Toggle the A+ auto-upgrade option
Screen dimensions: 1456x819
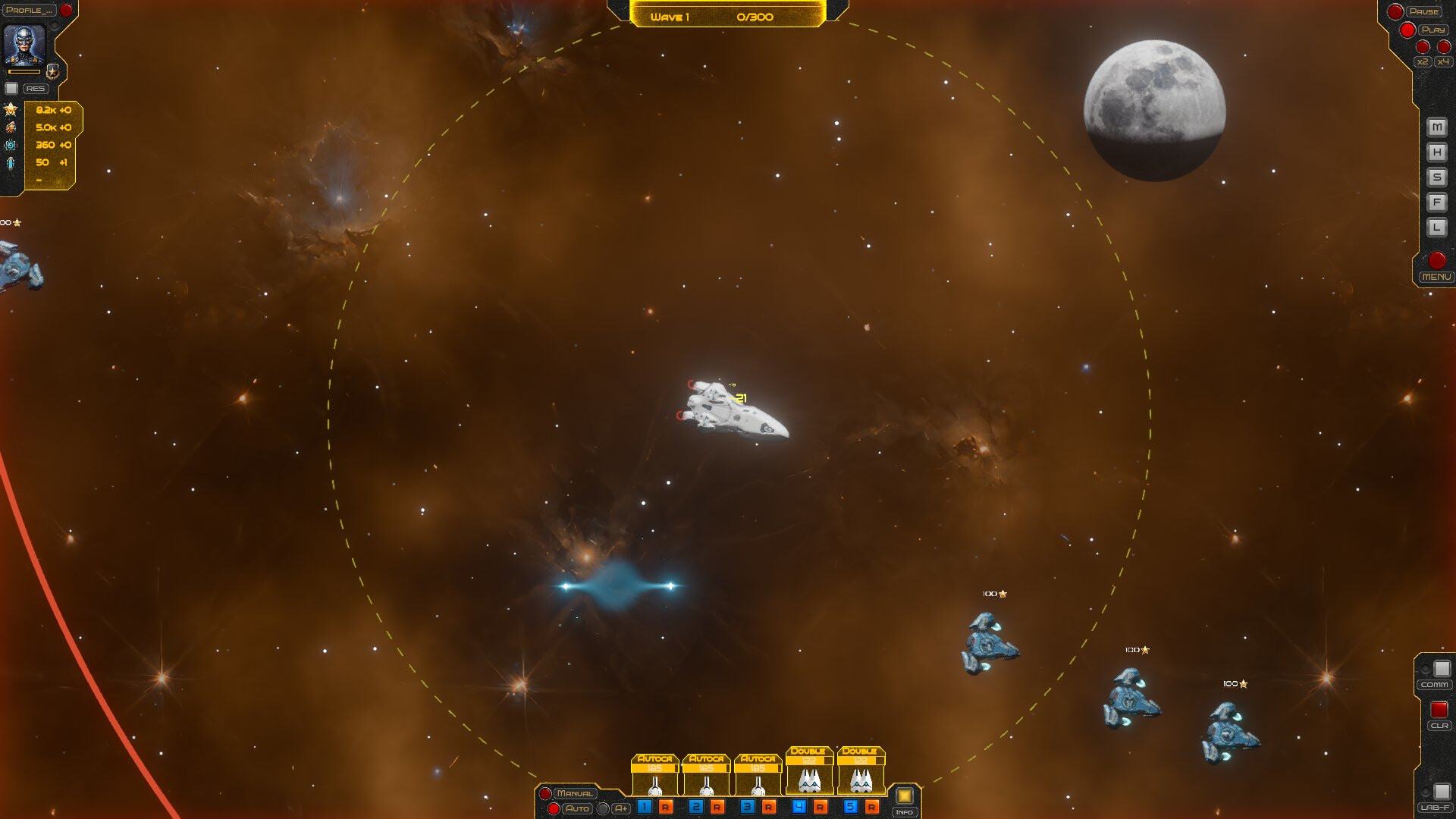coord(621,809)
